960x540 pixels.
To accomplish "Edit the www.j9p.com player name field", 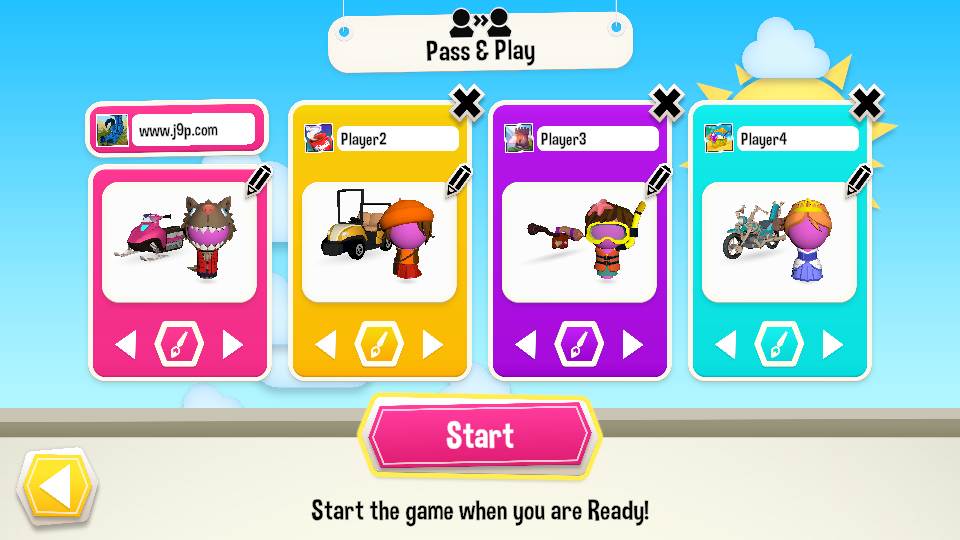I will 195,130.
